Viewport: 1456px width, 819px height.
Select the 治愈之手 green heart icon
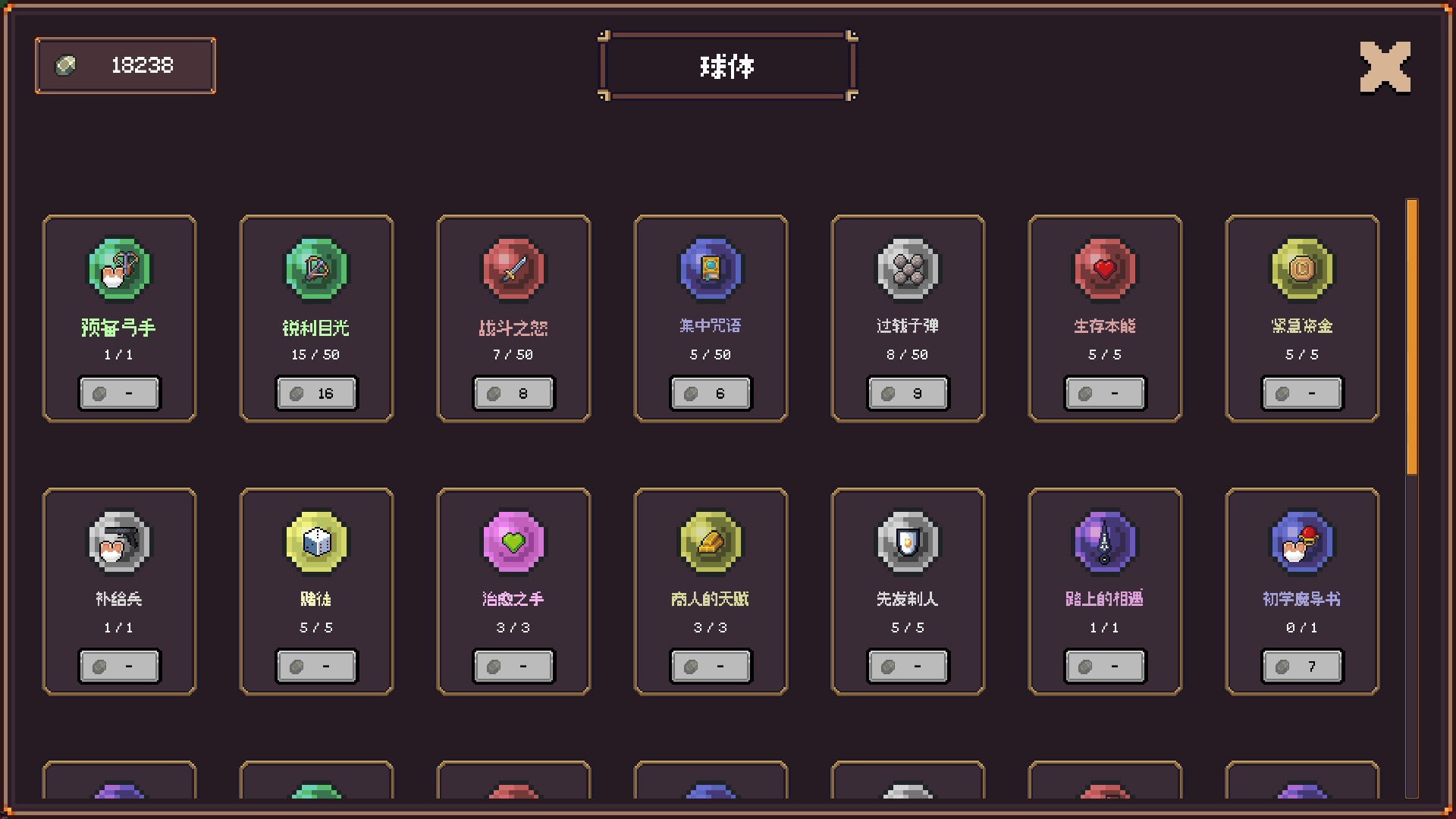click(x=513, y=541)
